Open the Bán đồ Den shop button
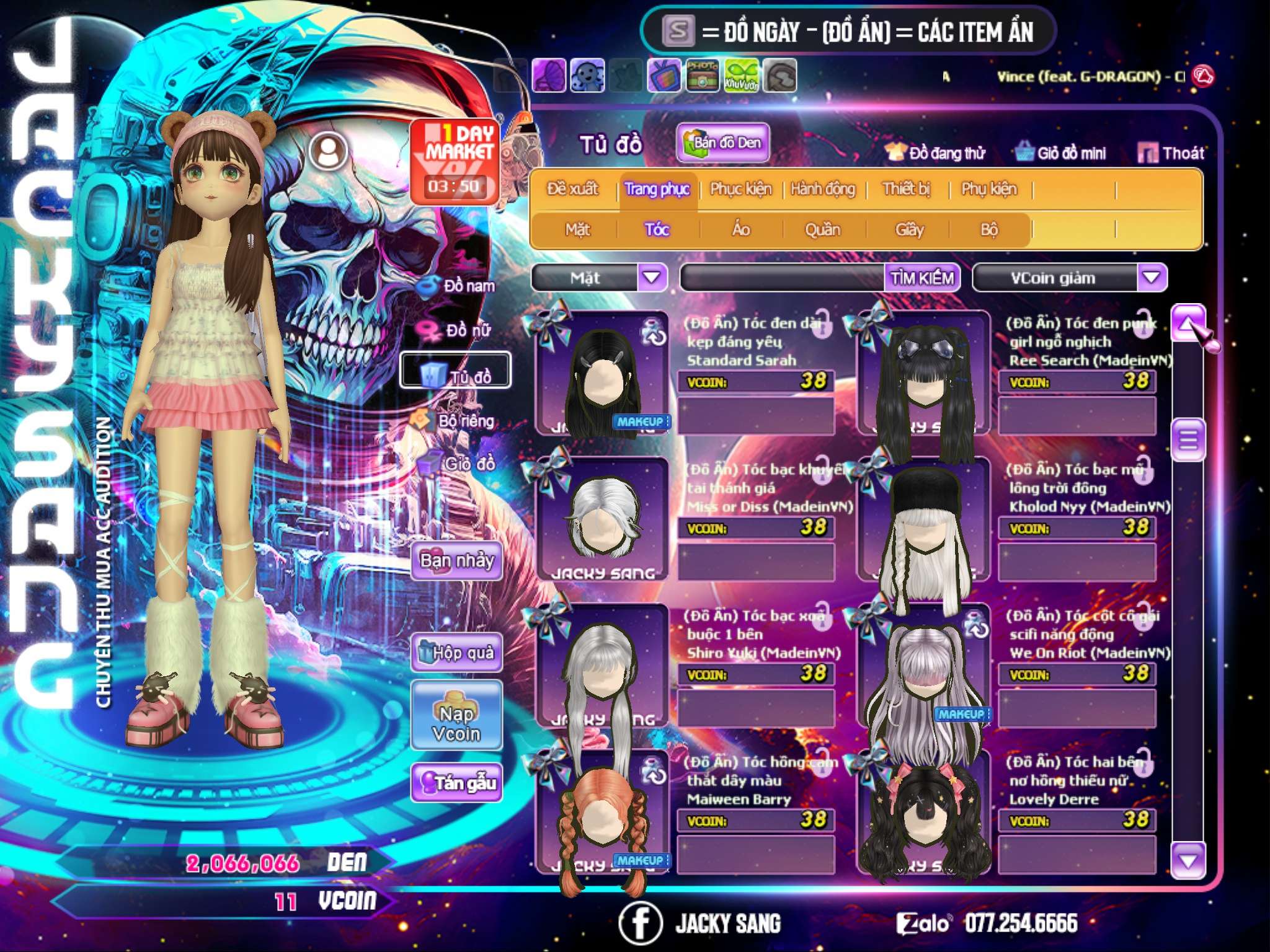Image resolution: width=1270 pixels, height=952 pixels. (722, 143)
